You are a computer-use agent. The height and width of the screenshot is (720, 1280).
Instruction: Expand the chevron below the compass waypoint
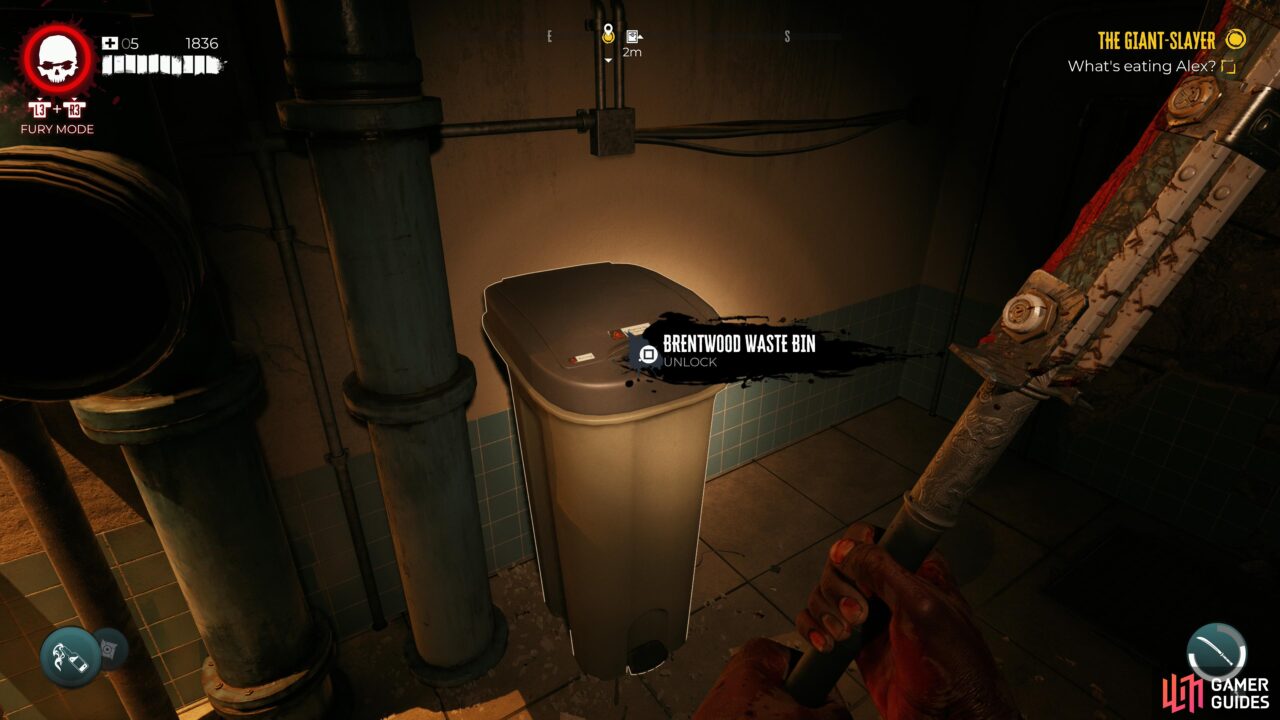click(x=606, y=60)
